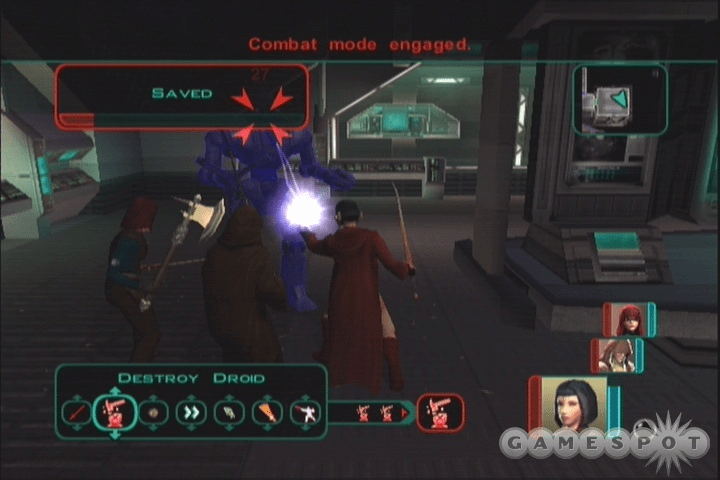Screen dimensions: 720x480
Task: Activate the white fighting figure ability
Action: (305, 412)
